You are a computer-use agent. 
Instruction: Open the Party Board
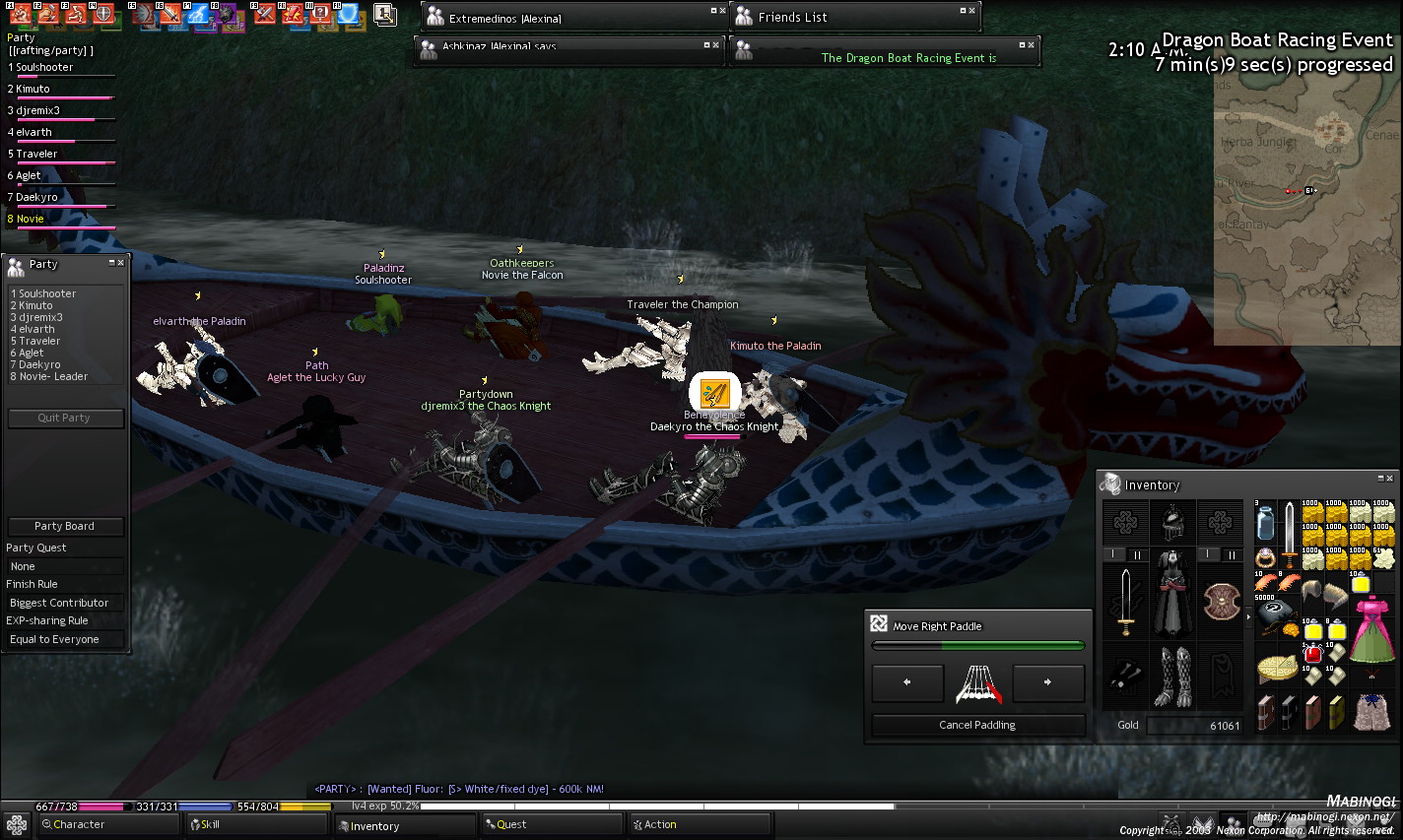point(65,527)
